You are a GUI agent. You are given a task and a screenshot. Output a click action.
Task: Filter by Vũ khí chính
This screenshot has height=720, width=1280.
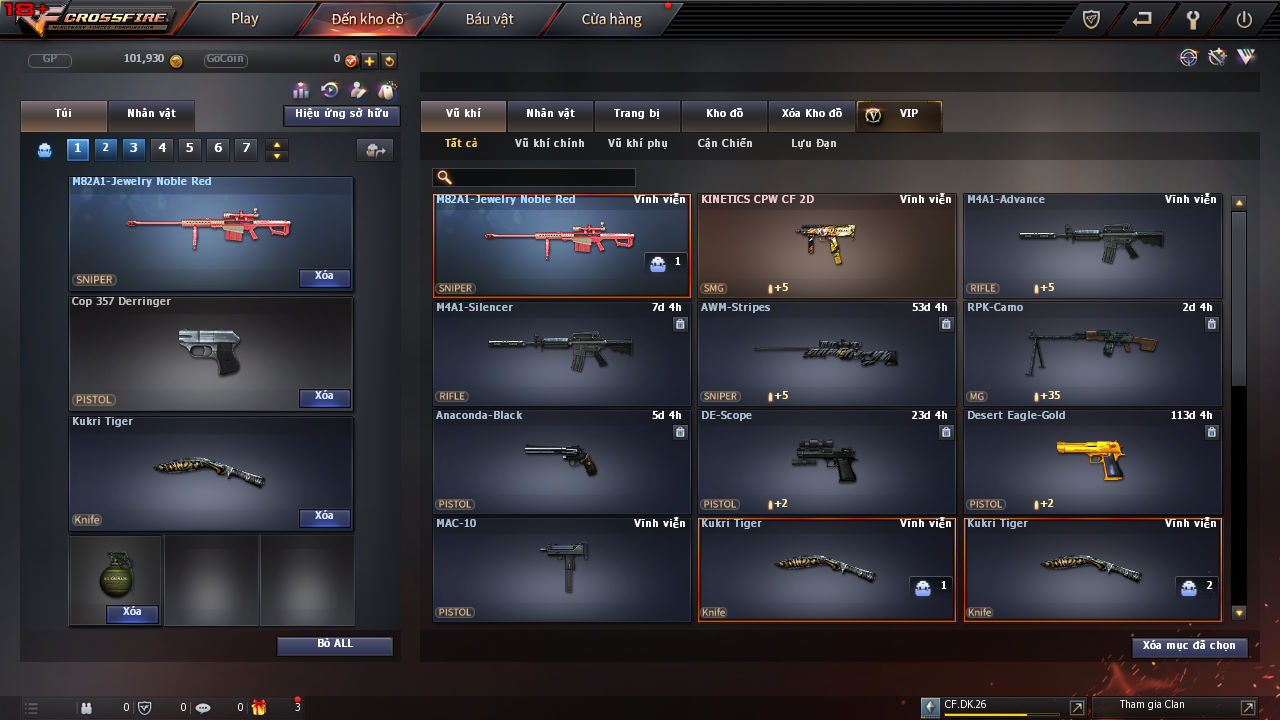(x=549, y=144)
